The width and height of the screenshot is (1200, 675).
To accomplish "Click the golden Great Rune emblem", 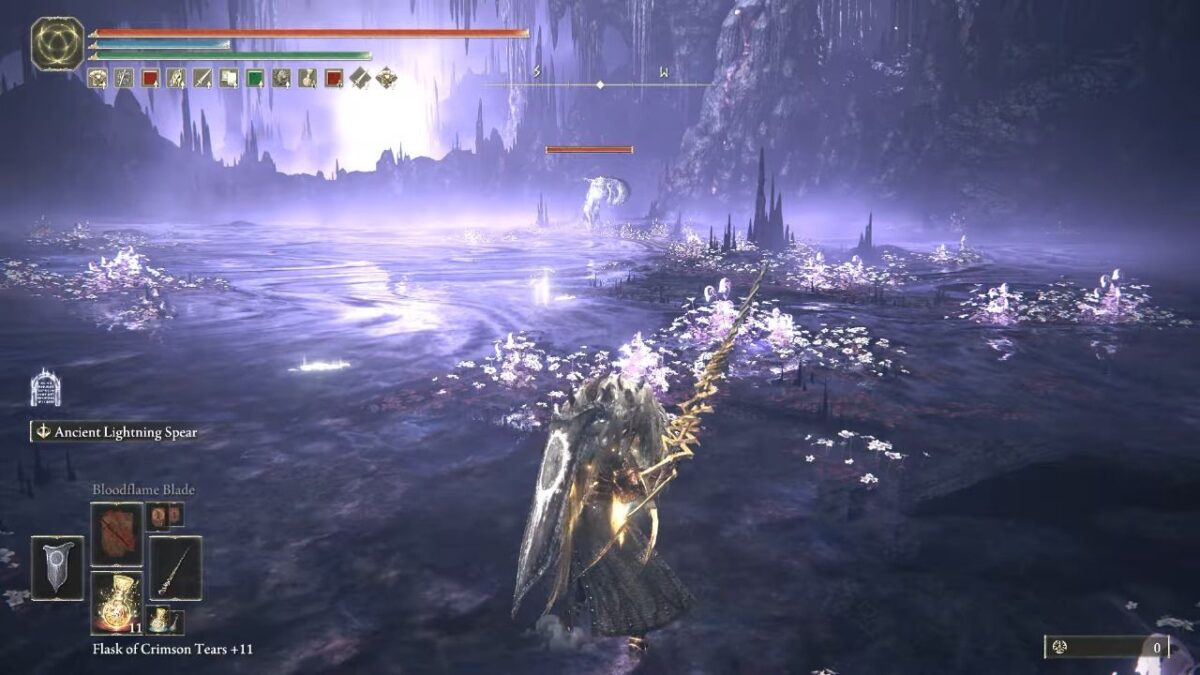I will pos(57,44).
